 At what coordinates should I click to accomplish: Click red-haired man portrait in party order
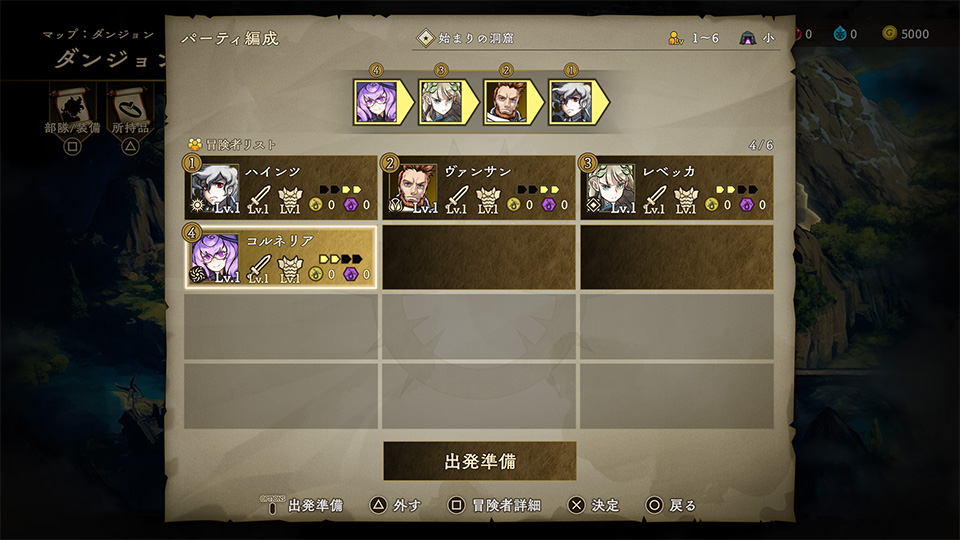point(505,101)
